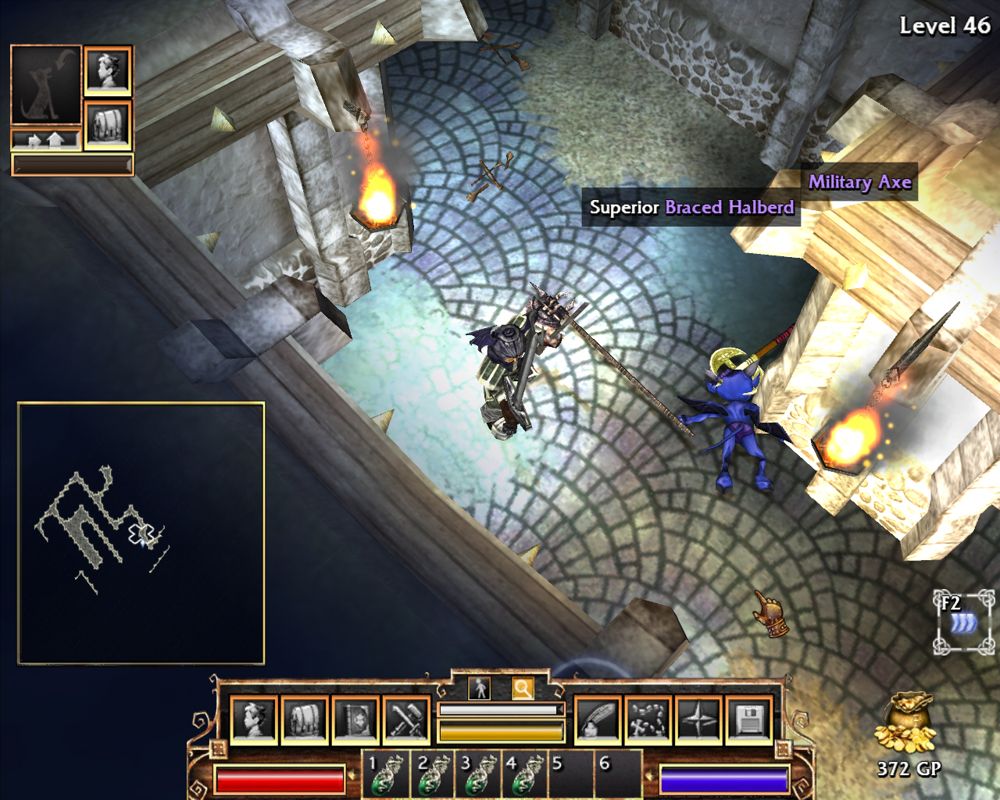
Task: Open the character stats panel in the bottom bar
Action: [x=253, y=720]
